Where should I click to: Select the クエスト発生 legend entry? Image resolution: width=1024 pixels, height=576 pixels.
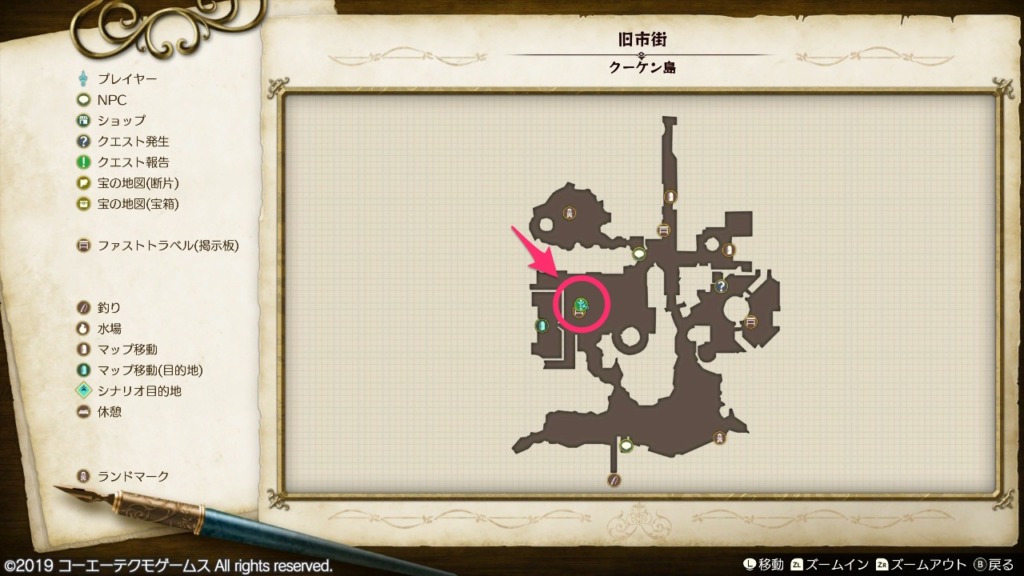pos(132,141)
